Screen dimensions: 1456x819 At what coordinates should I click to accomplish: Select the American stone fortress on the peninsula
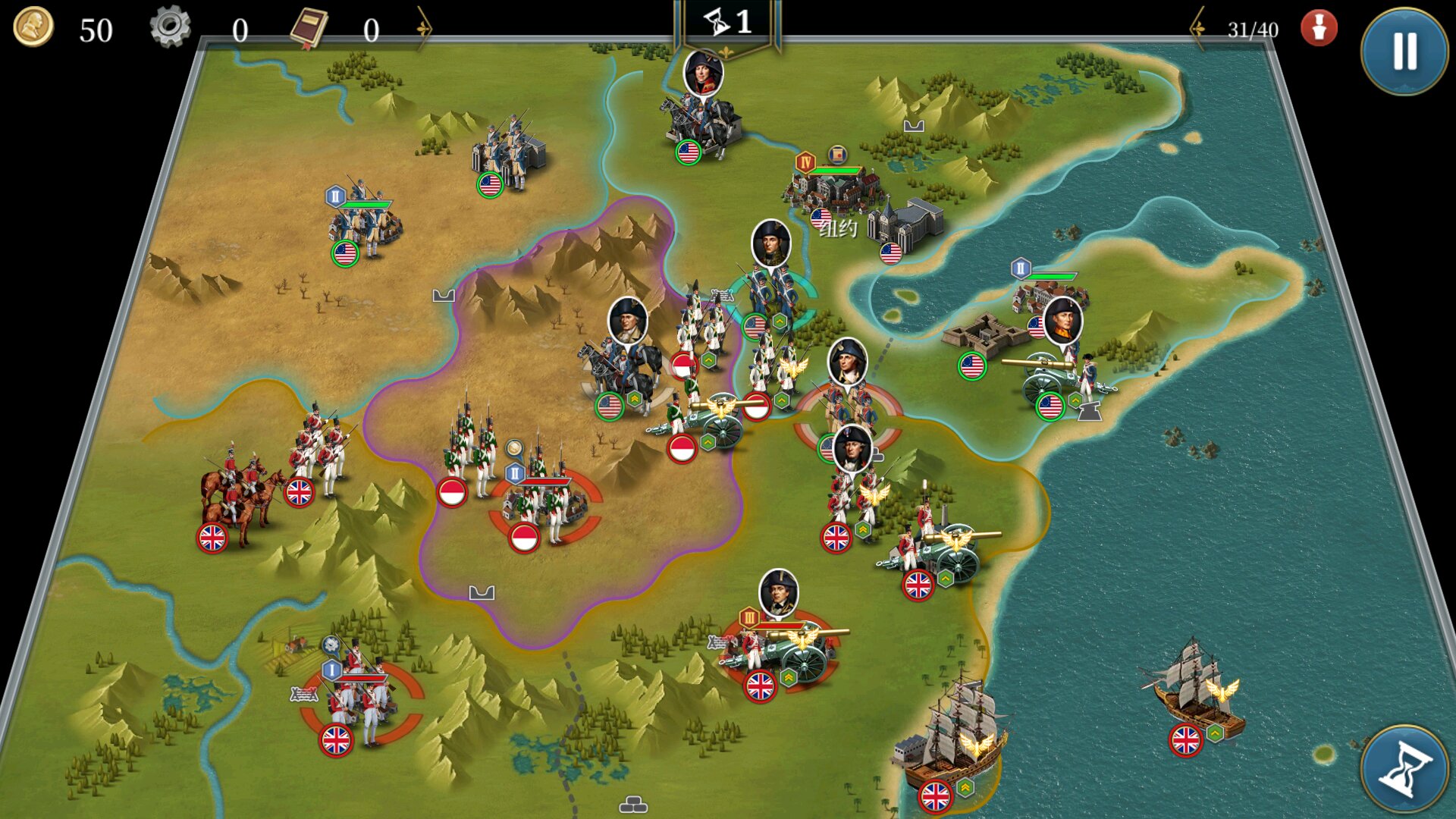[x=986, y=334]
